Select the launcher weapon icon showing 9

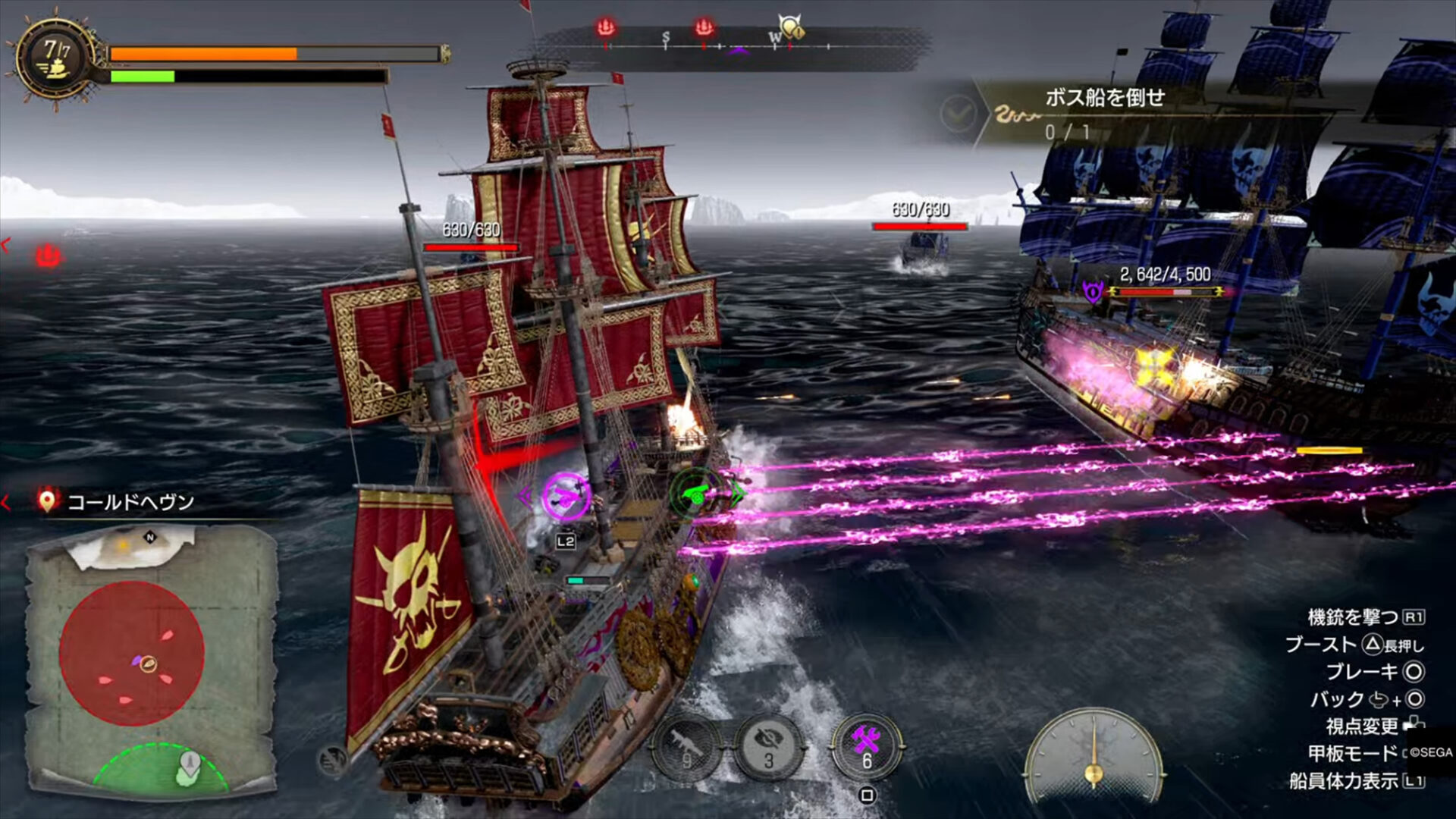pos(686,748)
